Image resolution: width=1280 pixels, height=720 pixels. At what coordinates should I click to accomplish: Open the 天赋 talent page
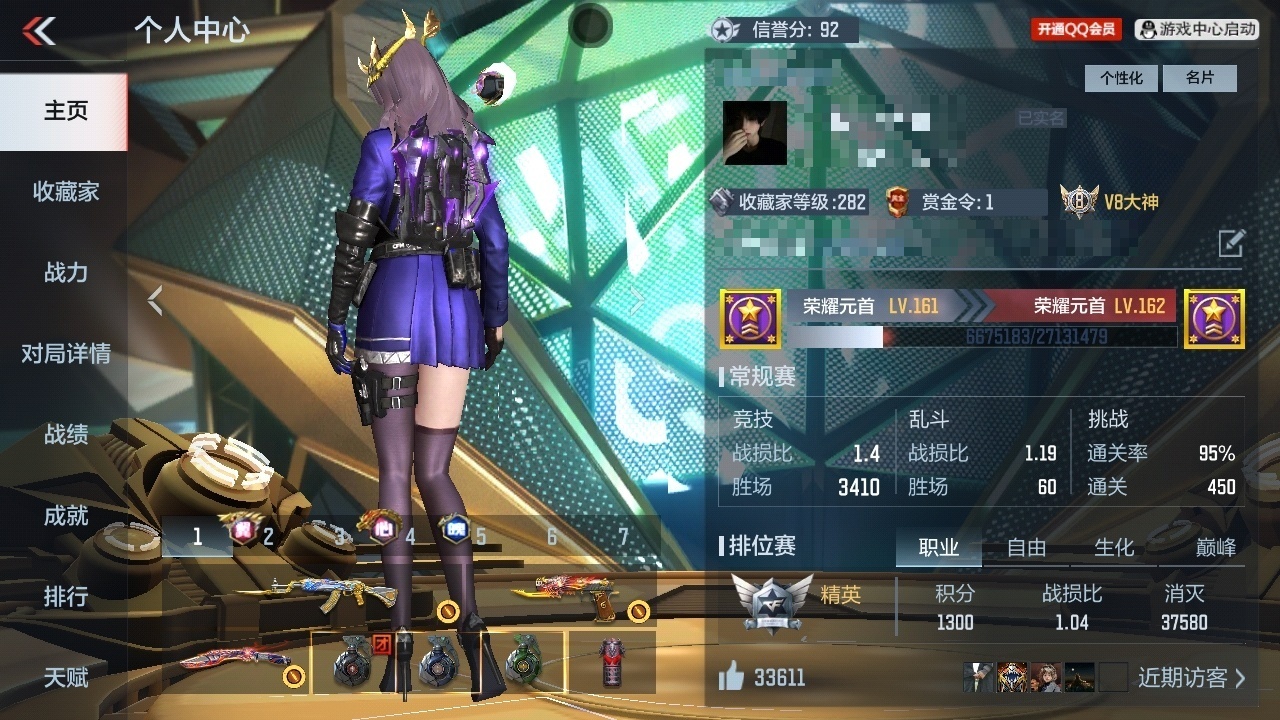[x=65, y=678]
